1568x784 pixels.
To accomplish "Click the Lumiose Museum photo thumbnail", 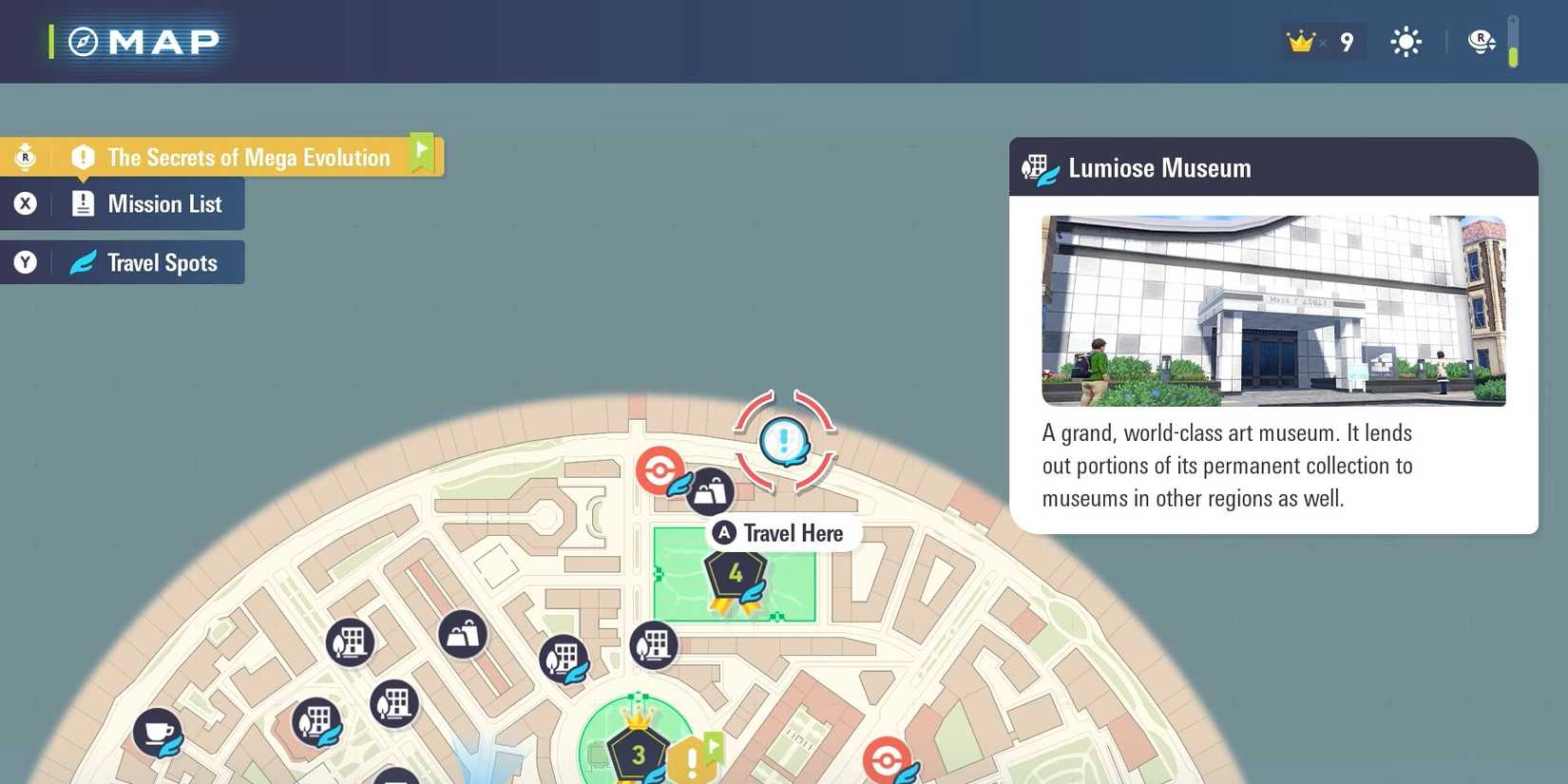I will click(x=1273, y=311).
